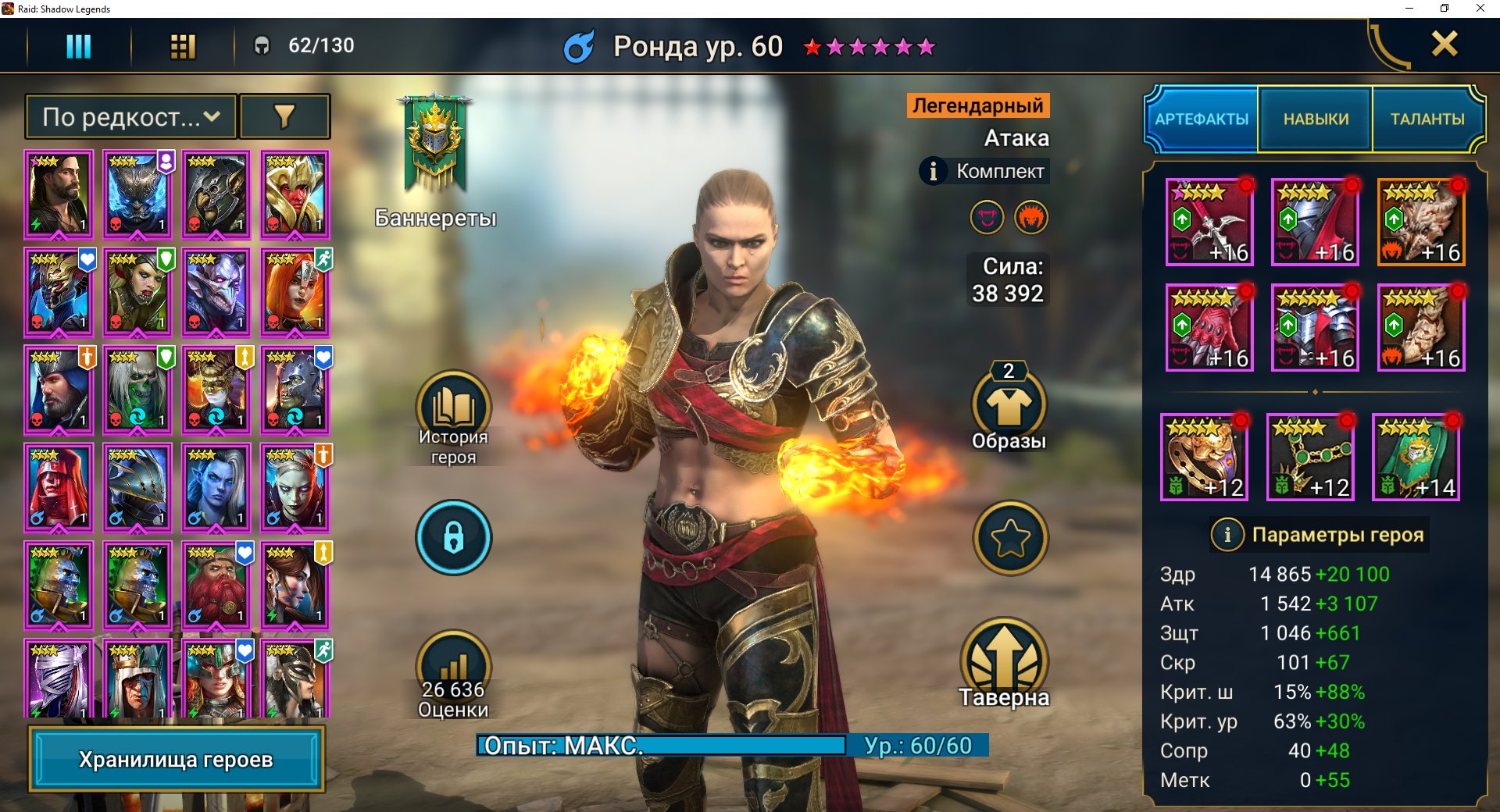1500x812 pixels.
Task: Show the Комплект set info
Action: point(985,171)
